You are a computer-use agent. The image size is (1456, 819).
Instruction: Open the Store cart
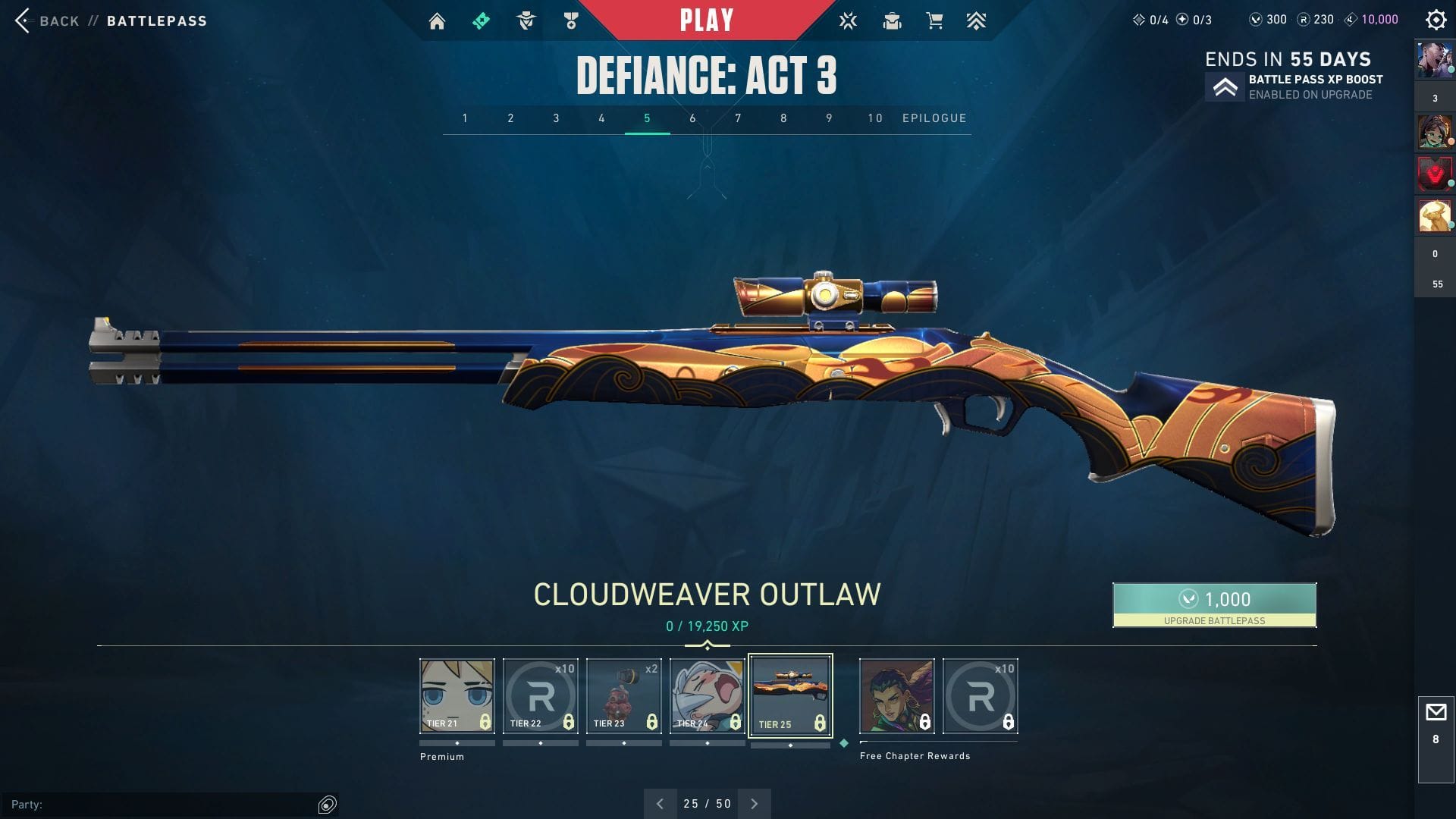click(936, 20)
